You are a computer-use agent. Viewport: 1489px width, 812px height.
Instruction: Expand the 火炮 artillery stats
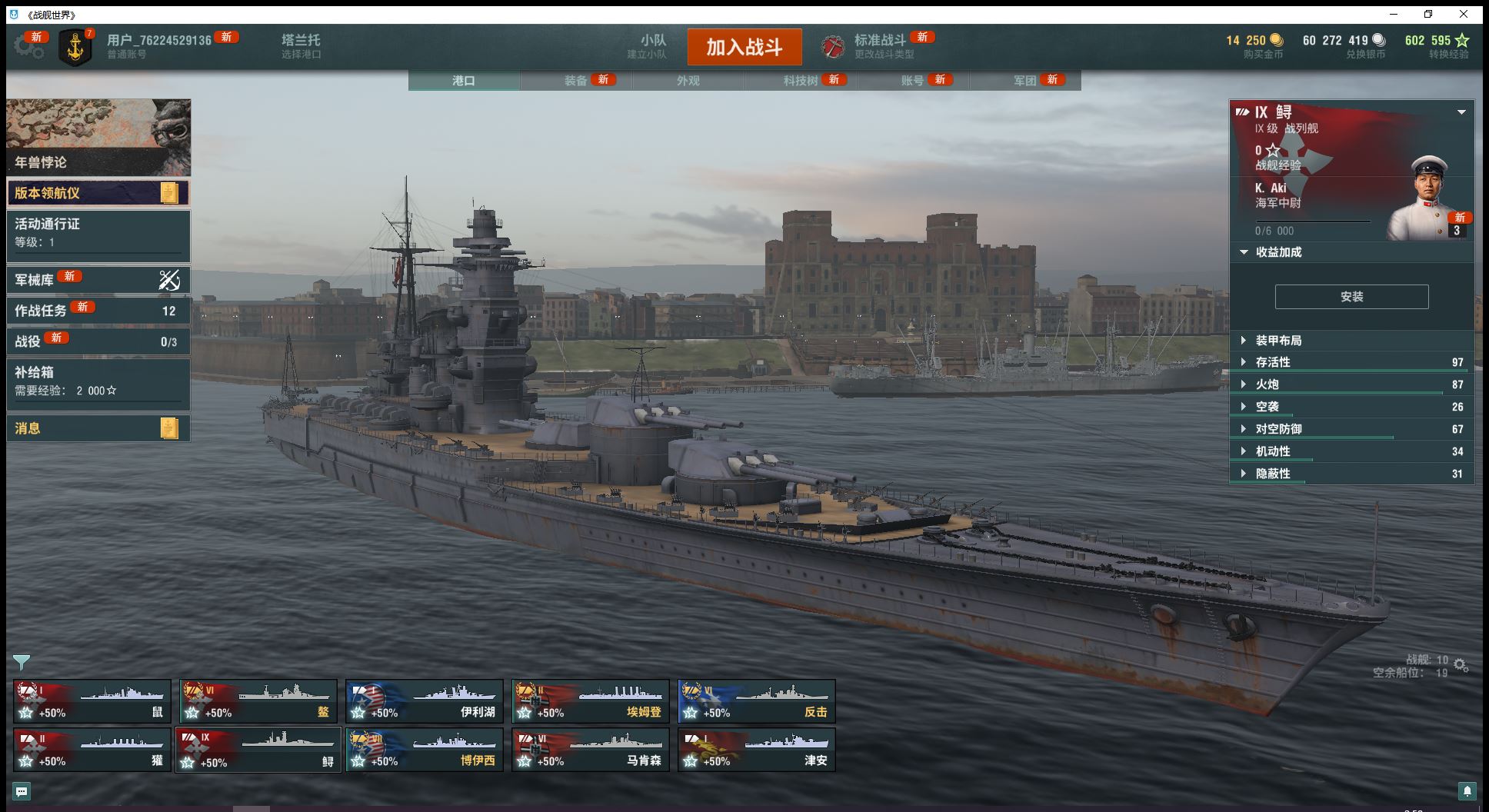coord(1267,384)
